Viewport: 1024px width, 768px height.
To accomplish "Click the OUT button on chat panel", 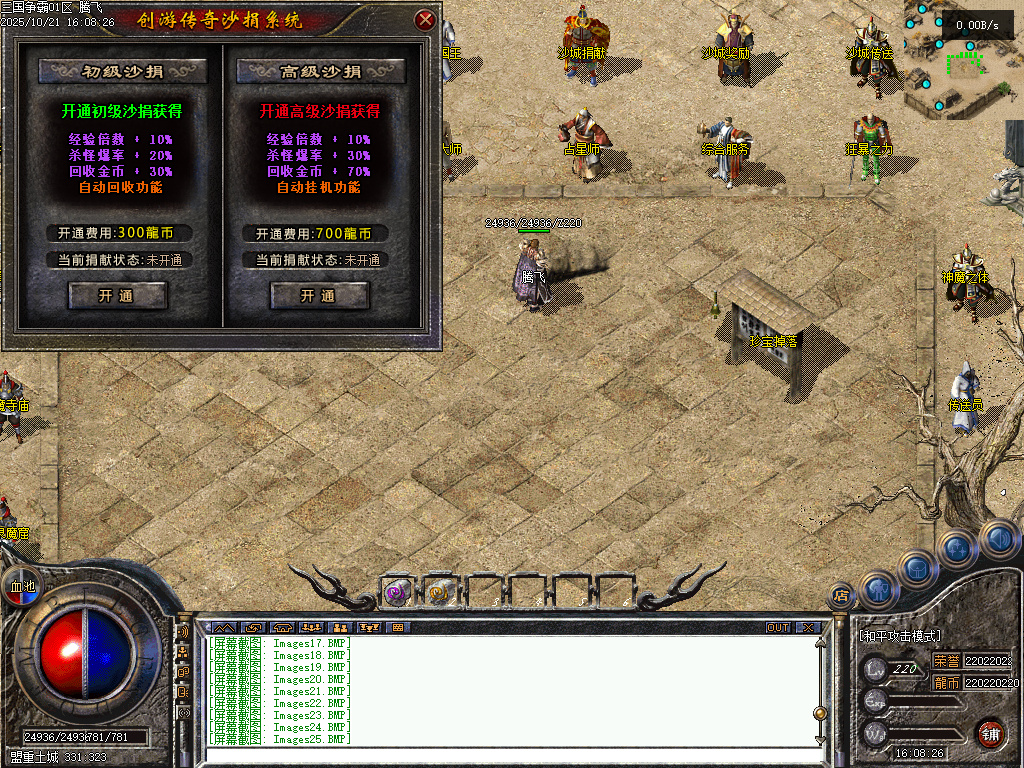I will pos(778,628).
